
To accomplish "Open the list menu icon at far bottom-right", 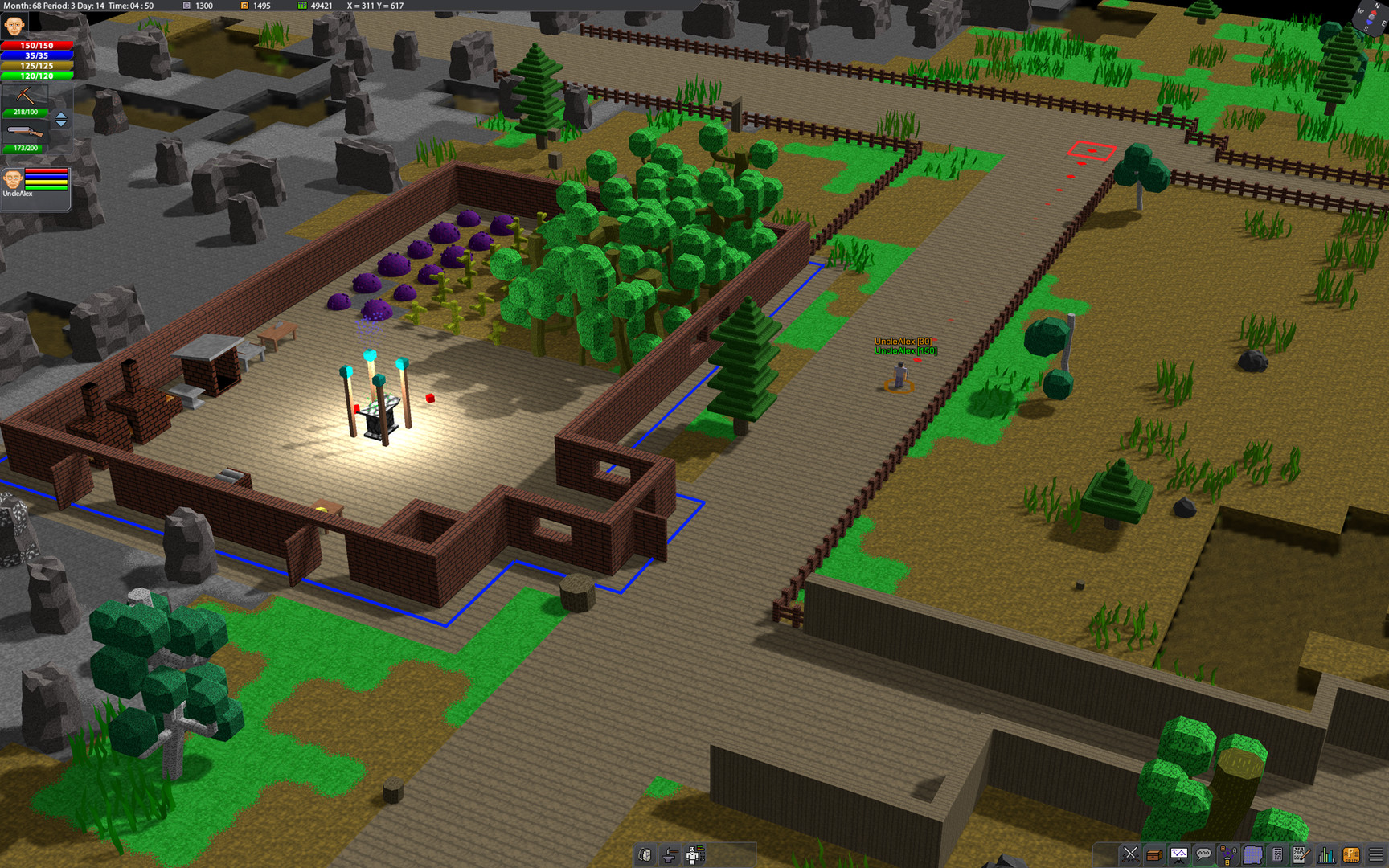I will click(x=1375, y=854).
